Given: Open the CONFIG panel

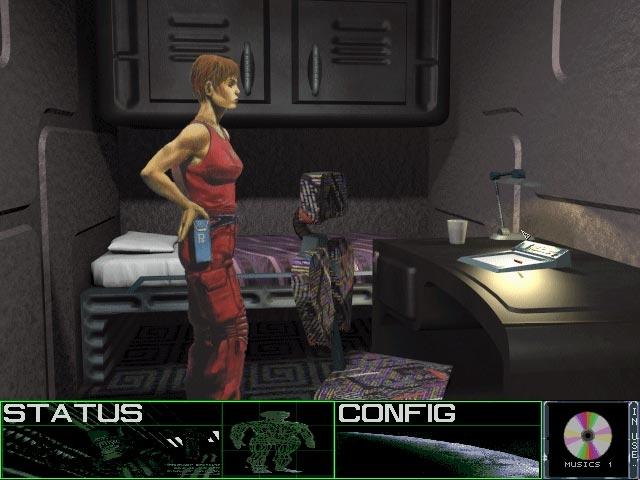Looking at the screenshot, I should 396,413.
